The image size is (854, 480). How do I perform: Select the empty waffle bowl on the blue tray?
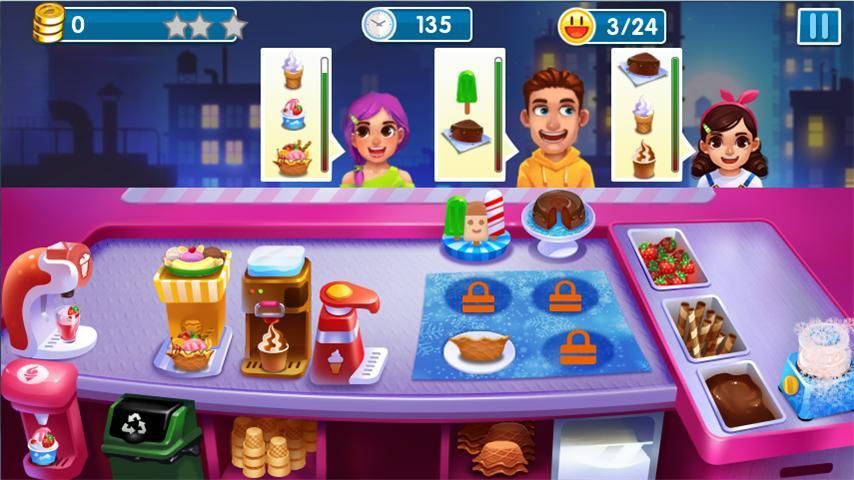[x=479, y=347]
